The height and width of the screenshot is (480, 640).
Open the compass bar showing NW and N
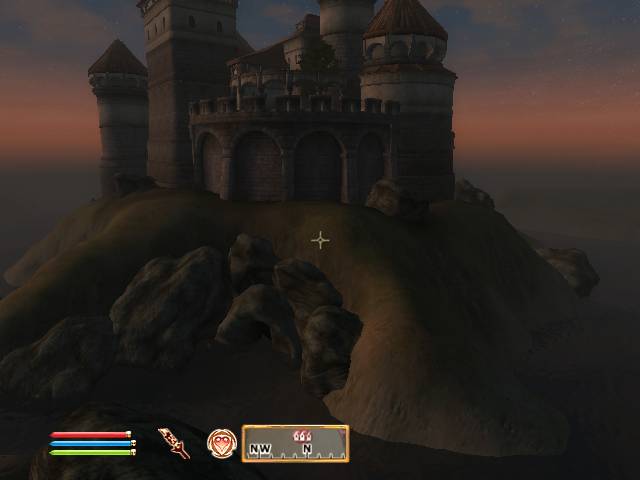pos(296,444)
